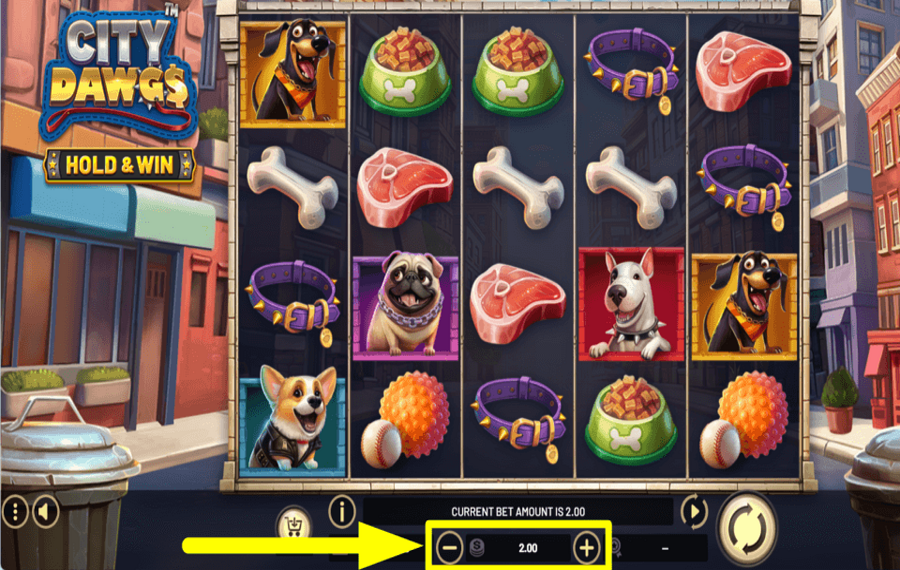Toggle sound with the speaker icon
The image size is (900, 570).
[44, 513]
